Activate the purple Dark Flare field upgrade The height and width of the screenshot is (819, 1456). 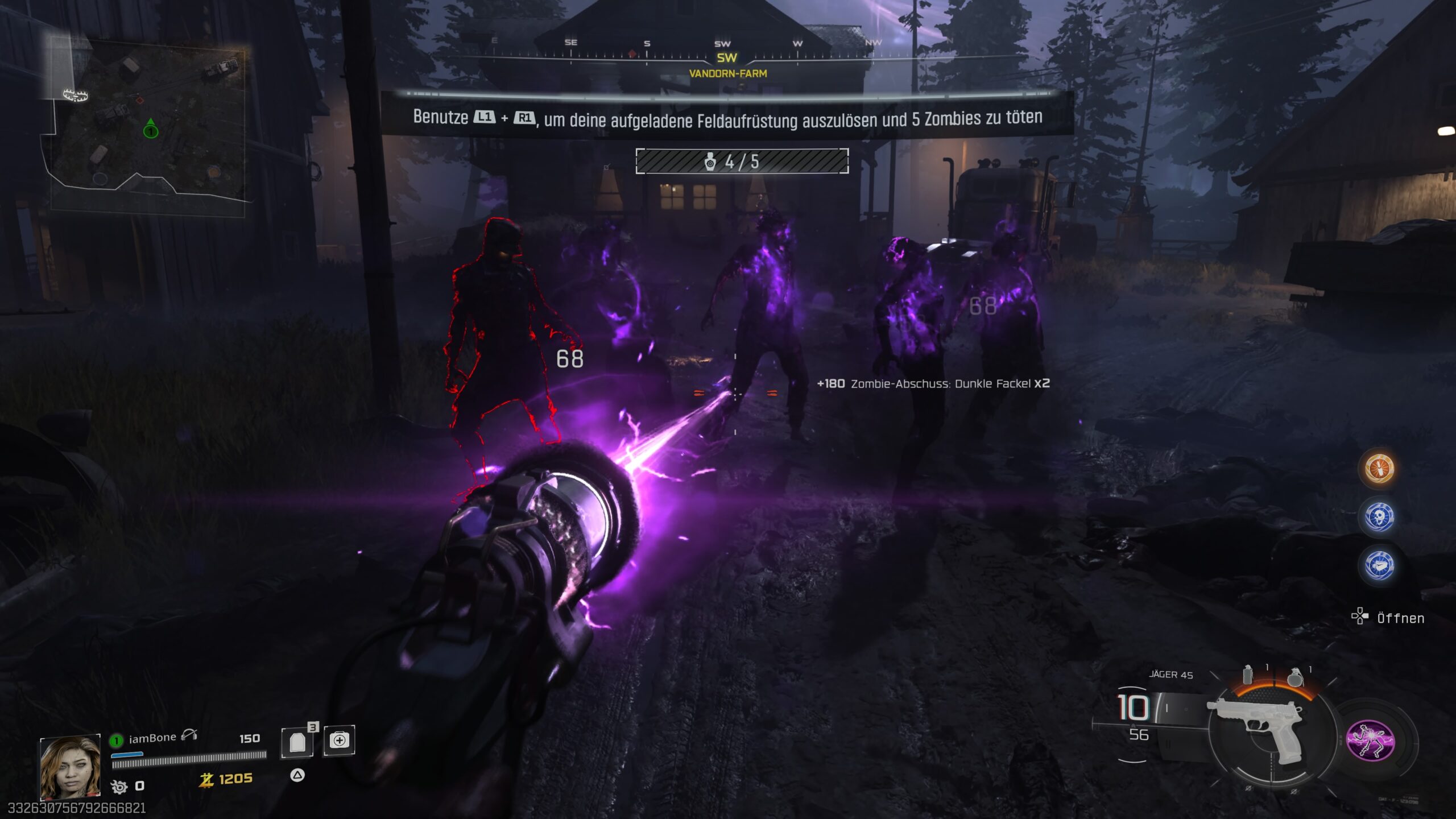[1370, 740]
